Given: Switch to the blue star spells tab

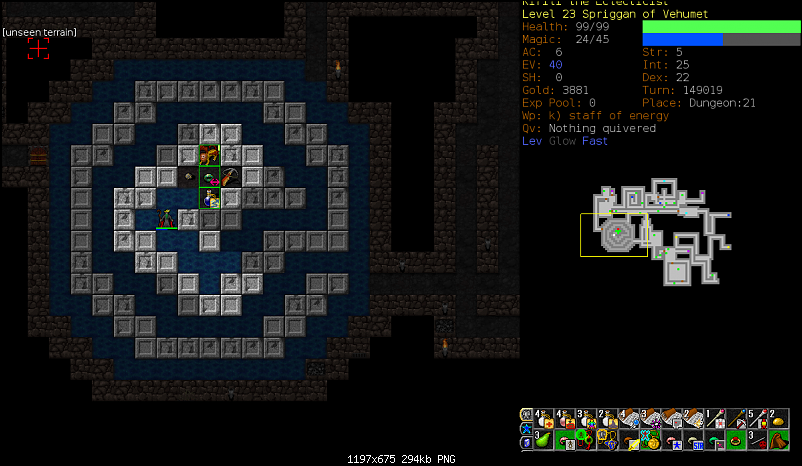Looking at the screenshot, I should (526, 427).
